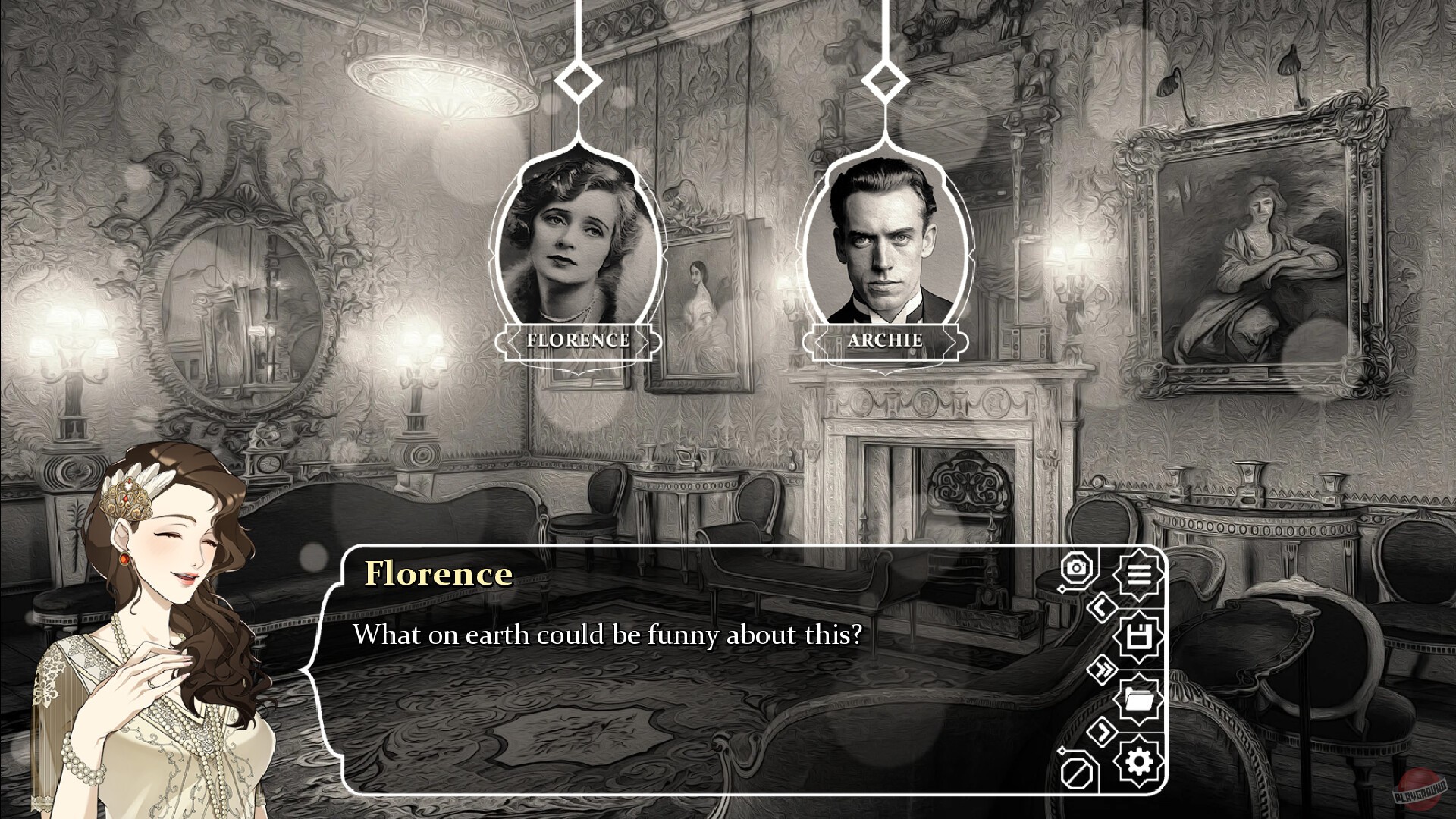Take a screenshot using the camera icon

1076,568
